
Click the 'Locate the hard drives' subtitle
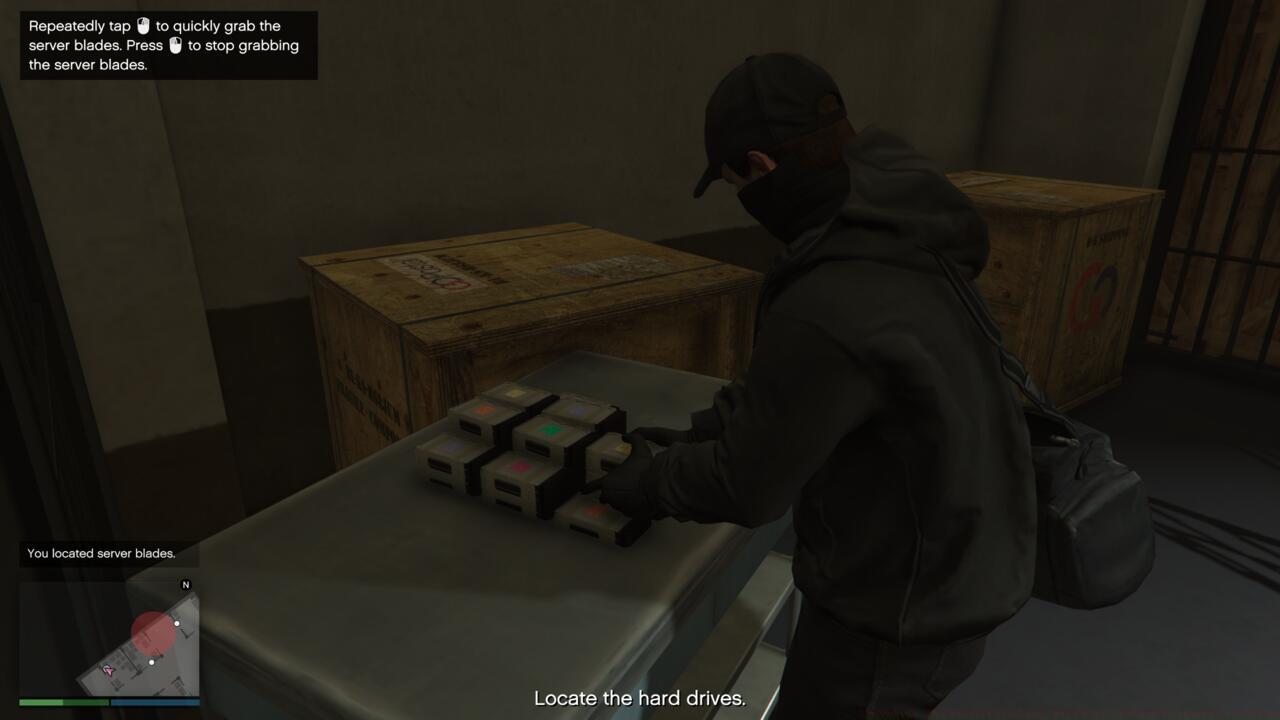click(640, 698)
